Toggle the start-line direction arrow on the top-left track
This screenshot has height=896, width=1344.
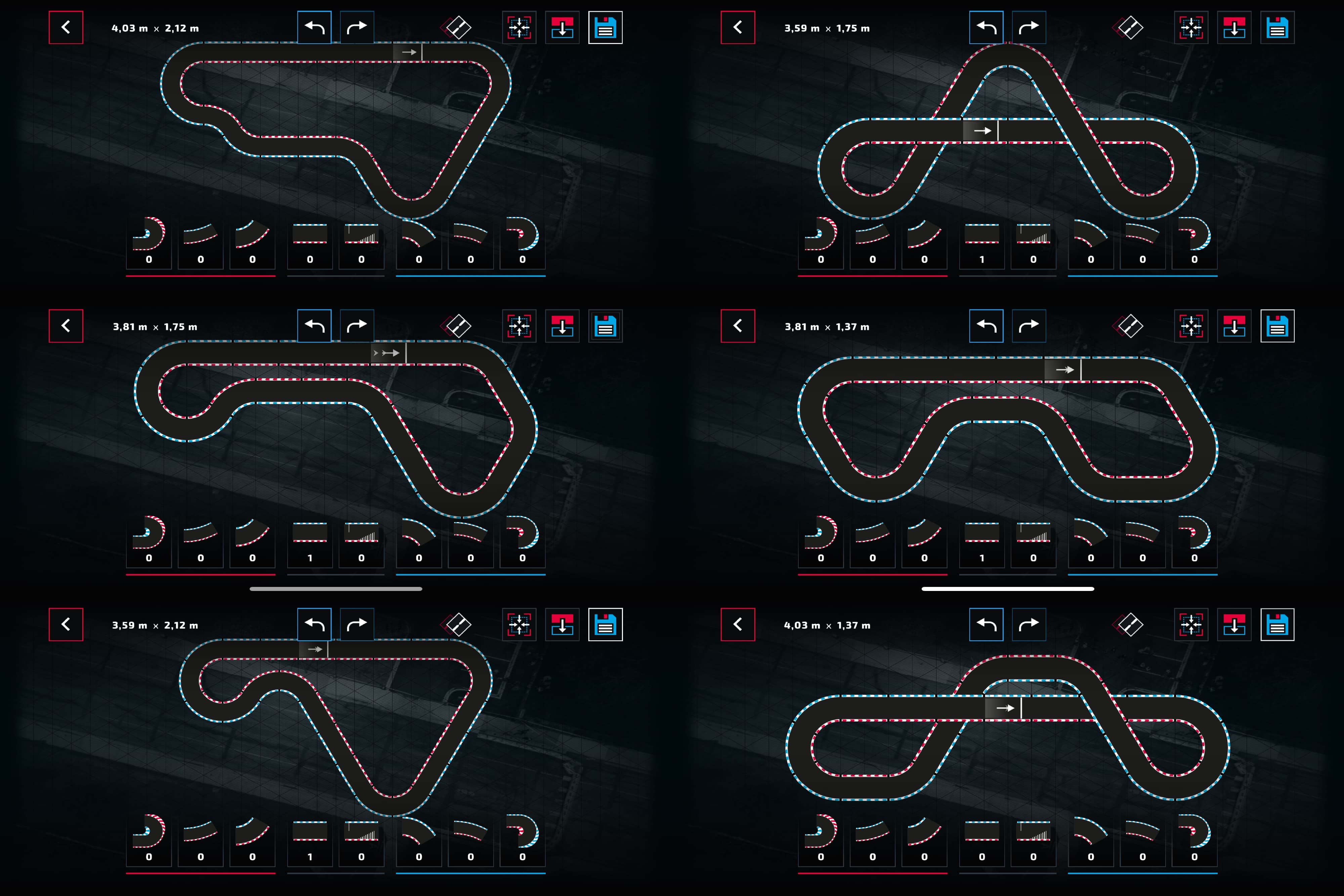click(410, 52)
